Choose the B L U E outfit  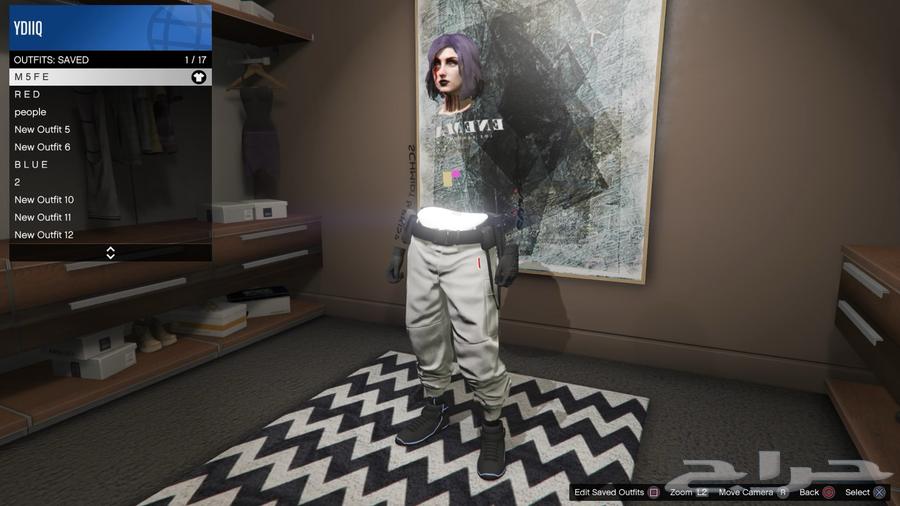click(x=110, y=164)
